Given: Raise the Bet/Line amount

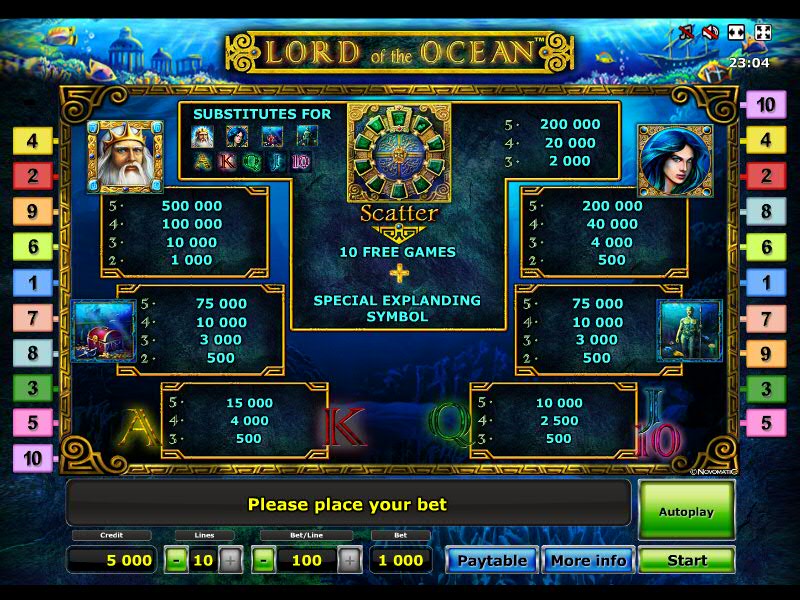Looking at the screenshot, I should tap(350, 560).
